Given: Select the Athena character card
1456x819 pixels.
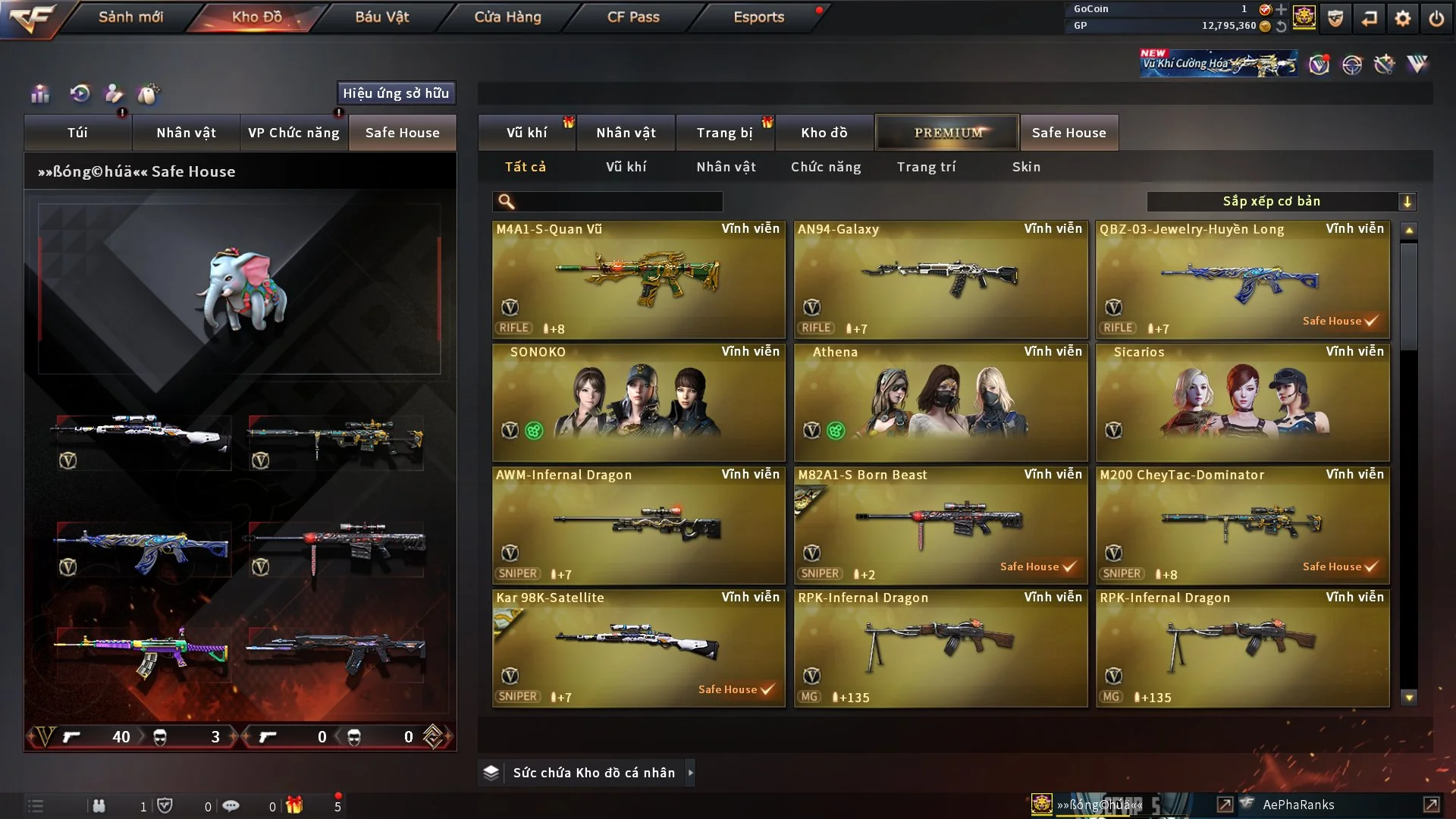Looking at the screenshot, I should click(940, 403).
